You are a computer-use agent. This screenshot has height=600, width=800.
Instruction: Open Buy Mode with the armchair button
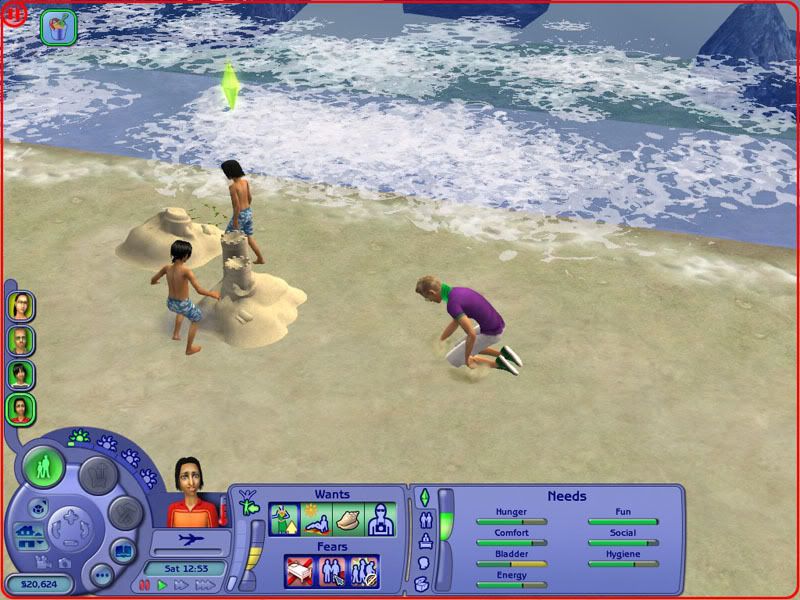[98, 476]
